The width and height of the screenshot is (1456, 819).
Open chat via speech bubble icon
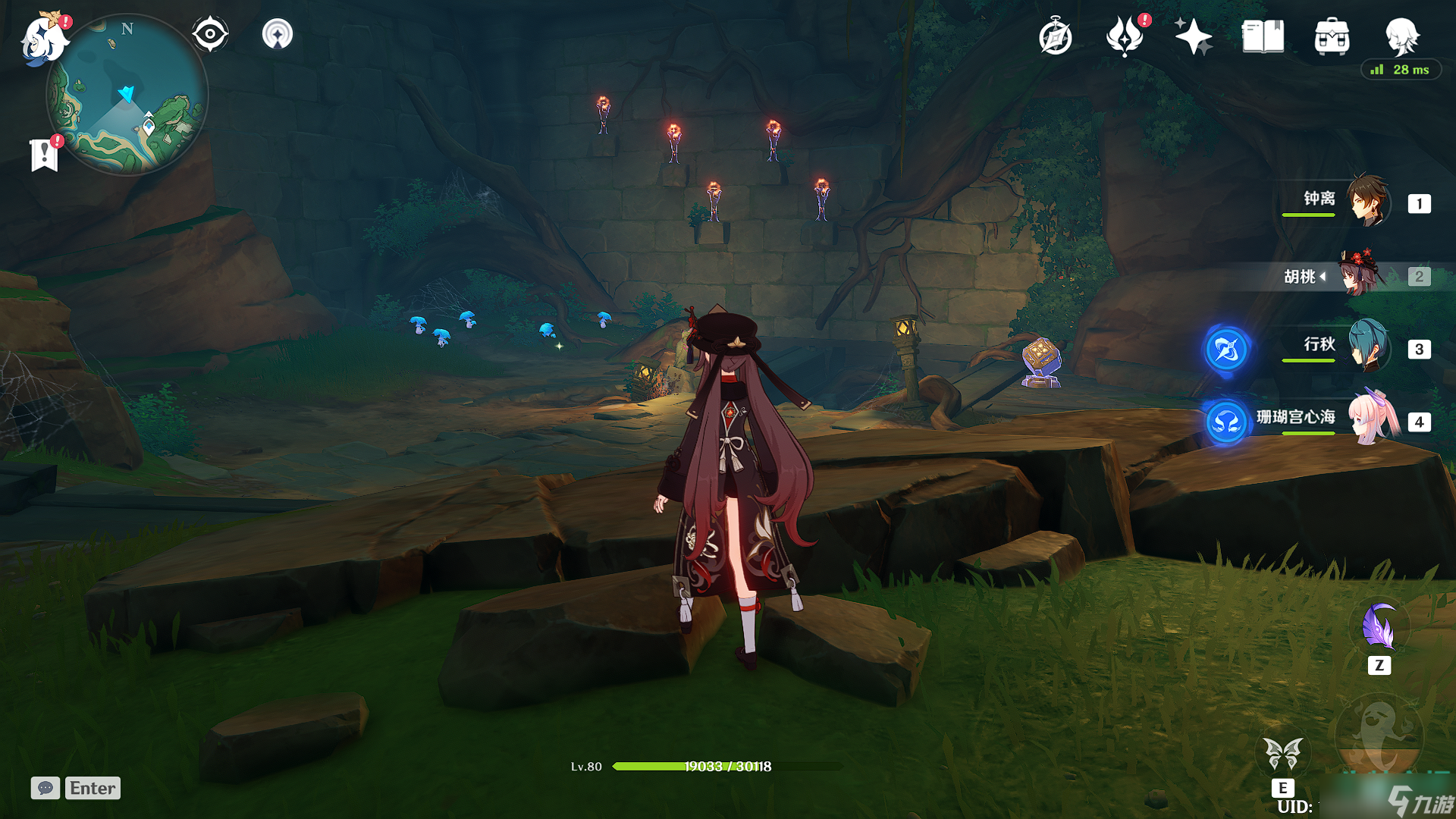click(45, 788)
